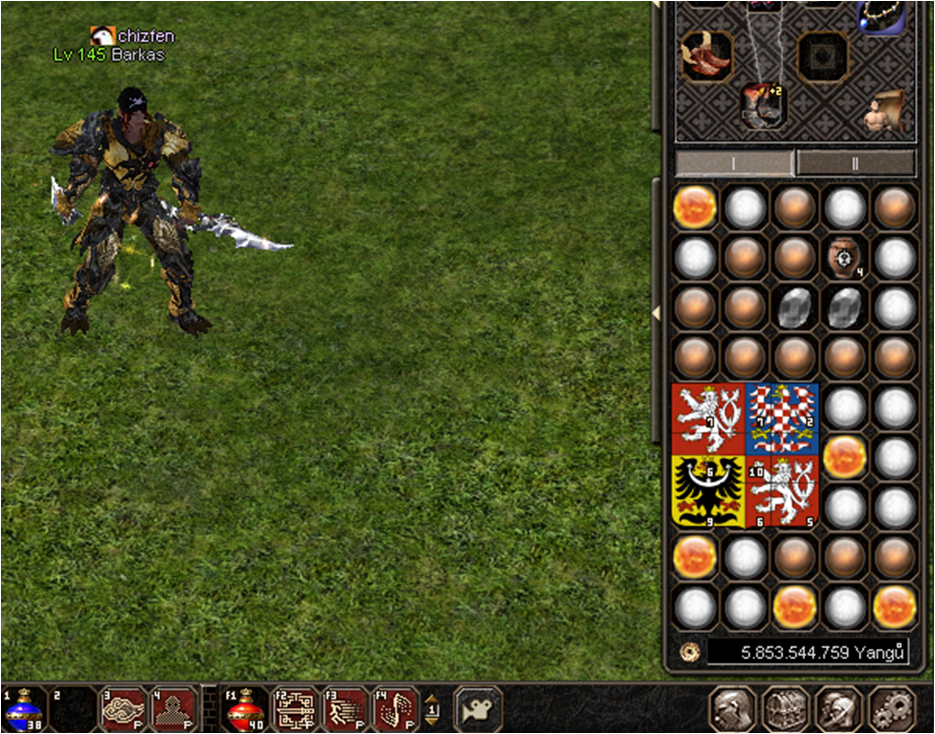
Task: Trigger the skill in quickslot F2
Action: 296,708
